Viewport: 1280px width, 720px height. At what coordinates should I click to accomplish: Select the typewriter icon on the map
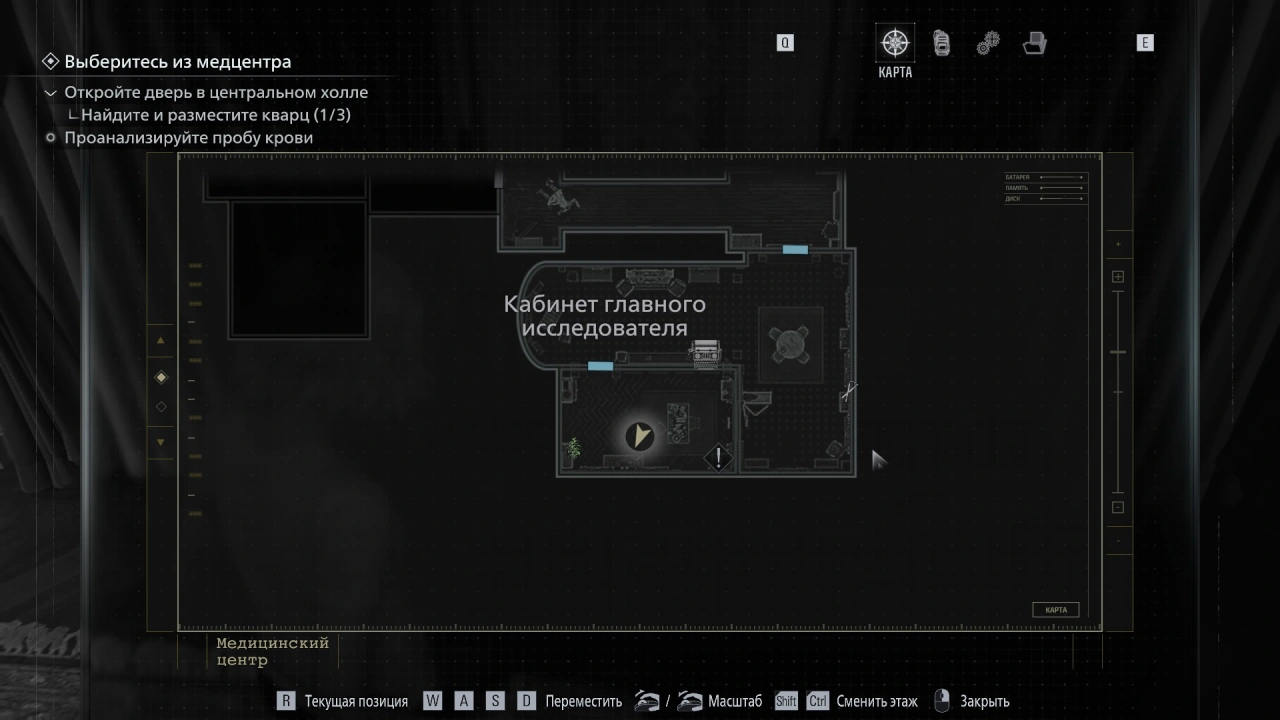tap(706, 353)
